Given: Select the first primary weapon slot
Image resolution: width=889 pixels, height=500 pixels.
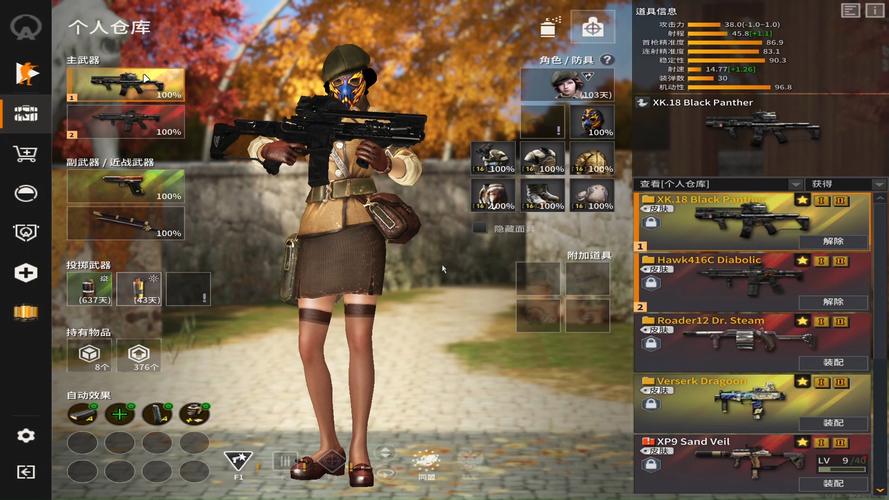Looking at the screenshot, I should click(x=125, y=85).
